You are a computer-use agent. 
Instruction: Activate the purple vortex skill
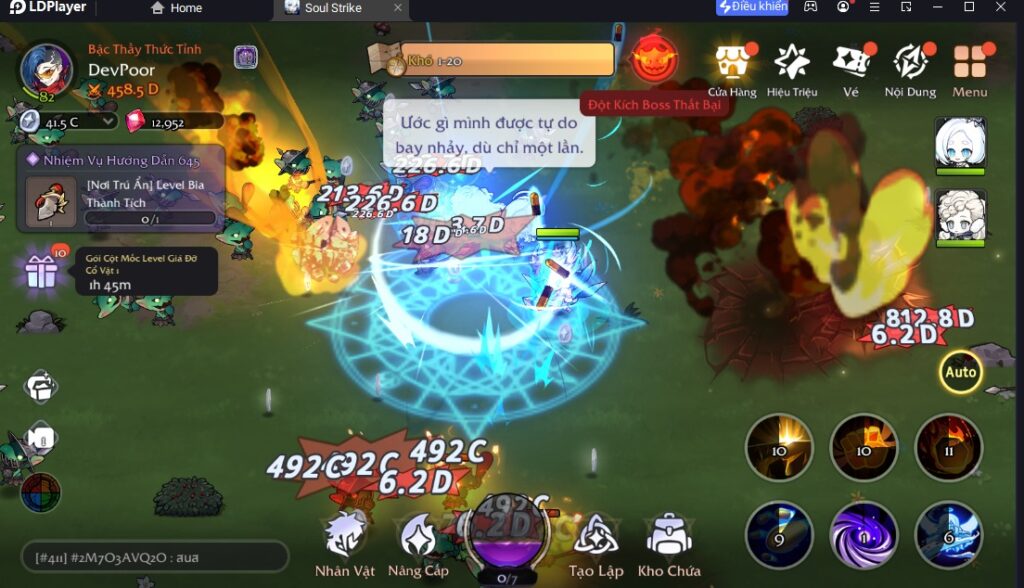pos(863,535)
